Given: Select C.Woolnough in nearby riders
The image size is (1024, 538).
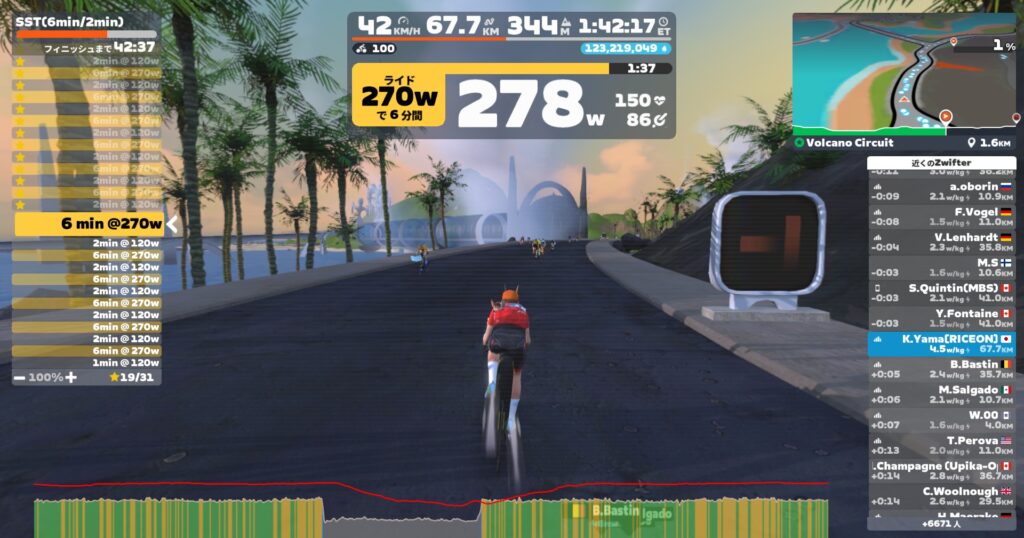Looking at the screenshot, I should (x=941, y=496).
